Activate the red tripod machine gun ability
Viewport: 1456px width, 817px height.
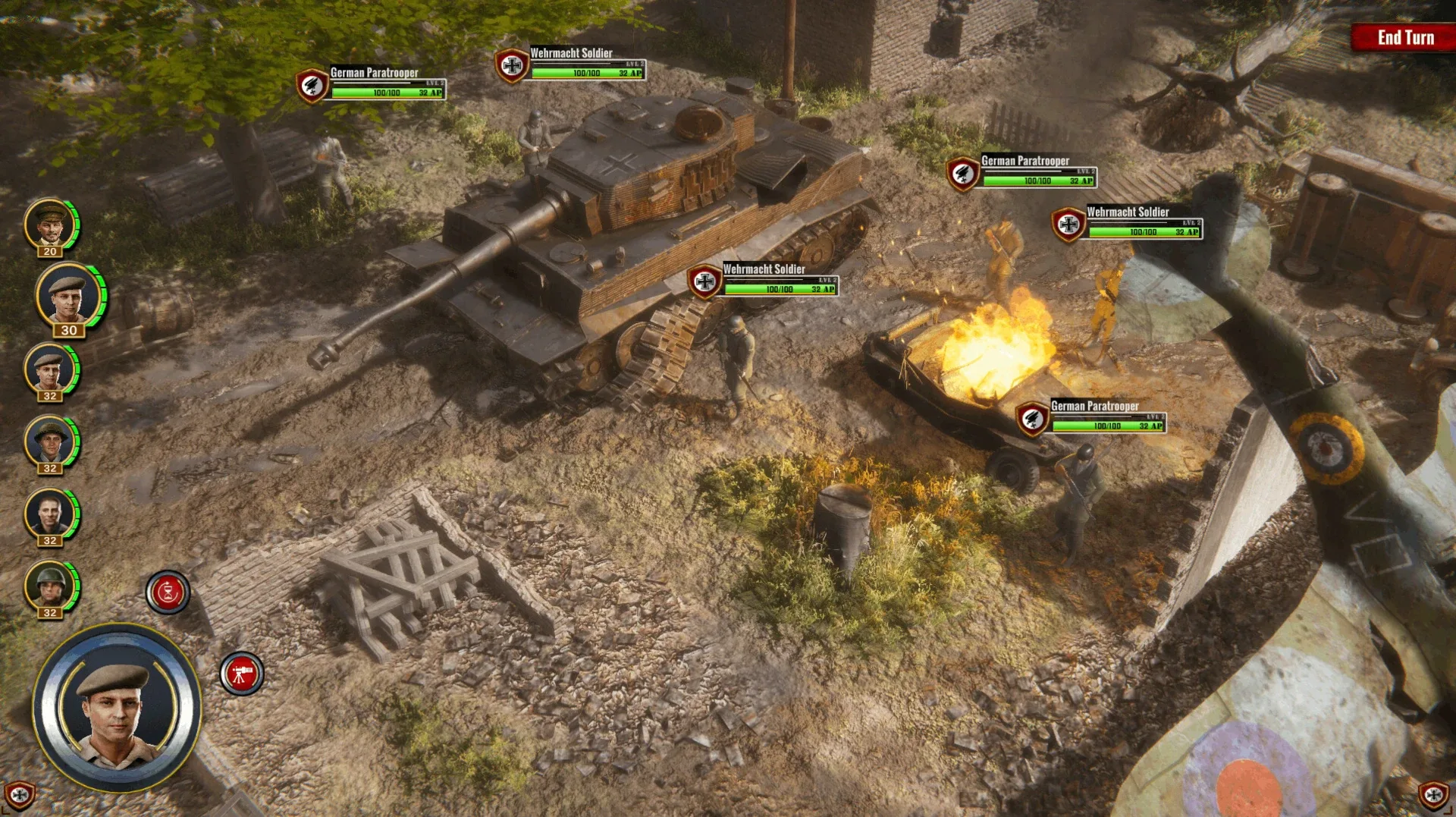click(242, 673)
